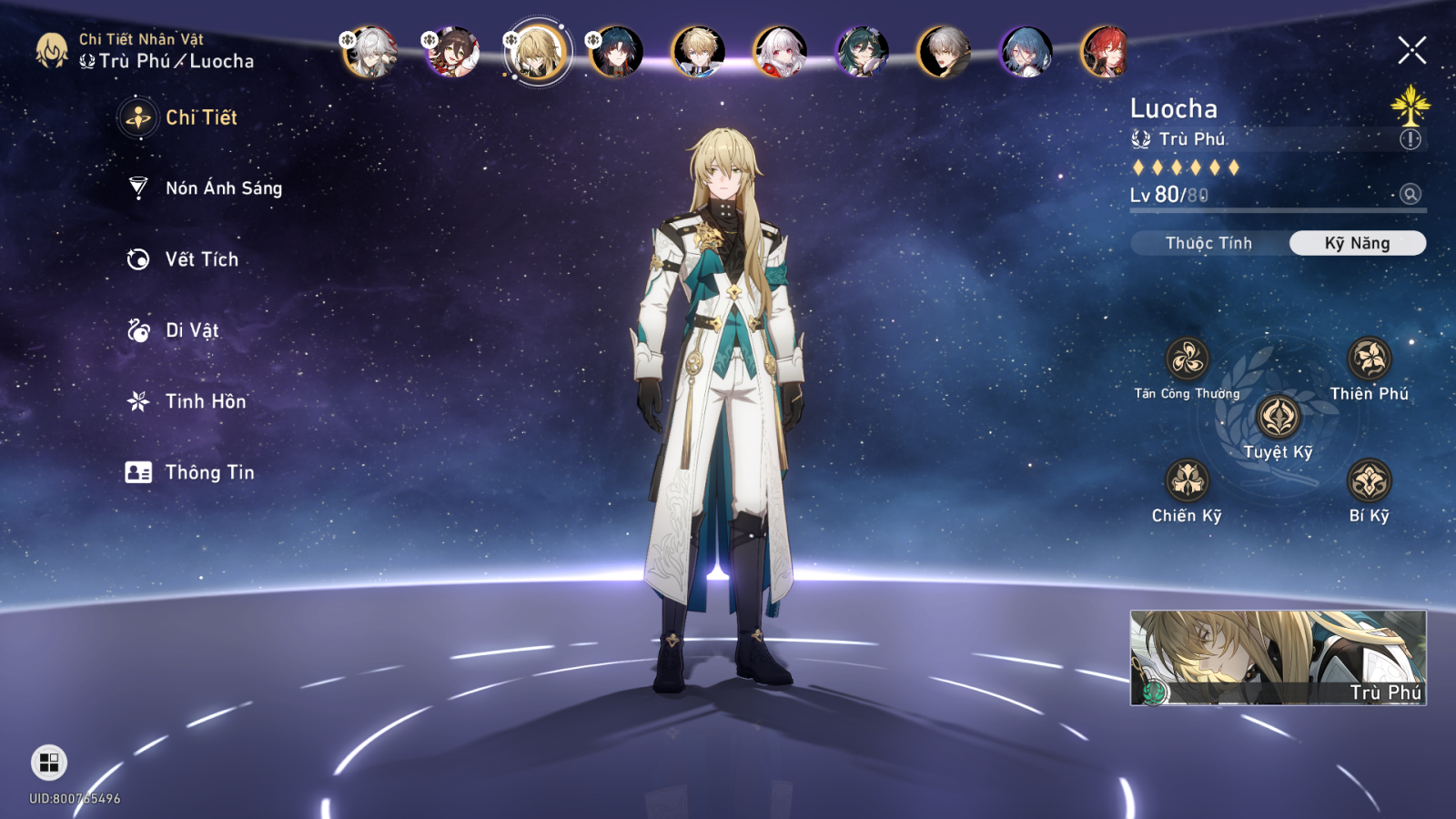Select the red-haired character portrait
Image resolution: width=1456 pixels, height=819 pixels.
[1106, 51]
